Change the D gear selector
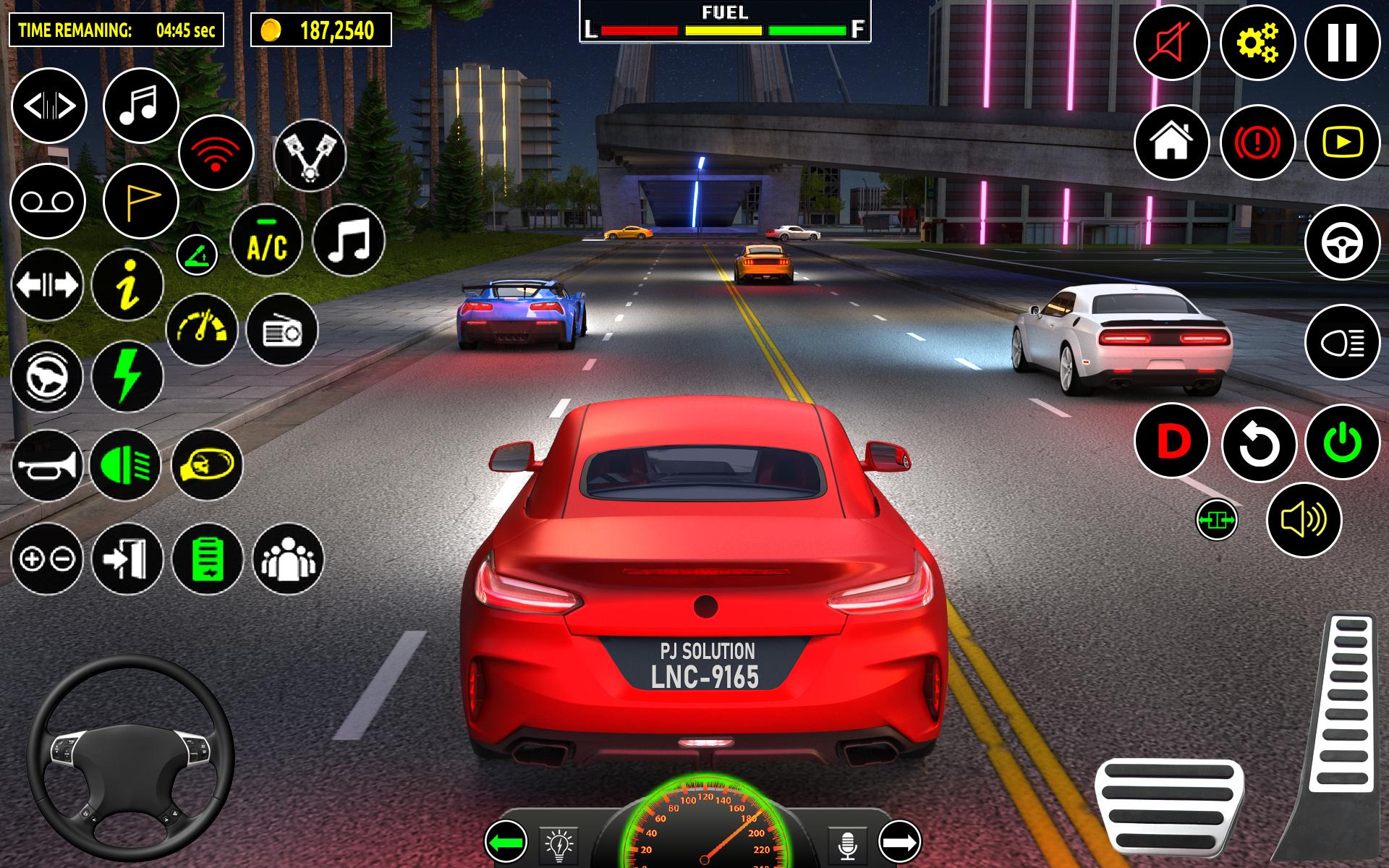Screen dimensions: 1389x868 point(1173,441)
